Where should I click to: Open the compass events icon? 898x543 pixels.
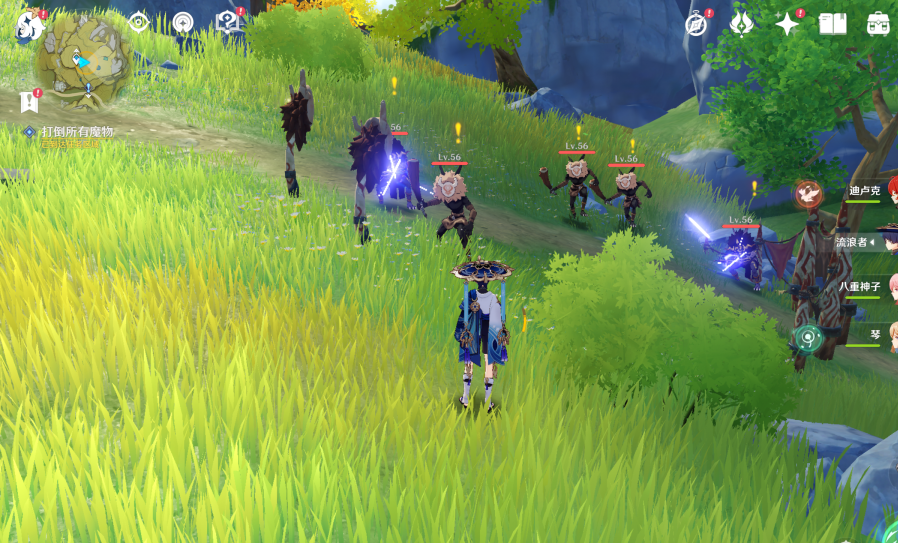coord(697,23)
